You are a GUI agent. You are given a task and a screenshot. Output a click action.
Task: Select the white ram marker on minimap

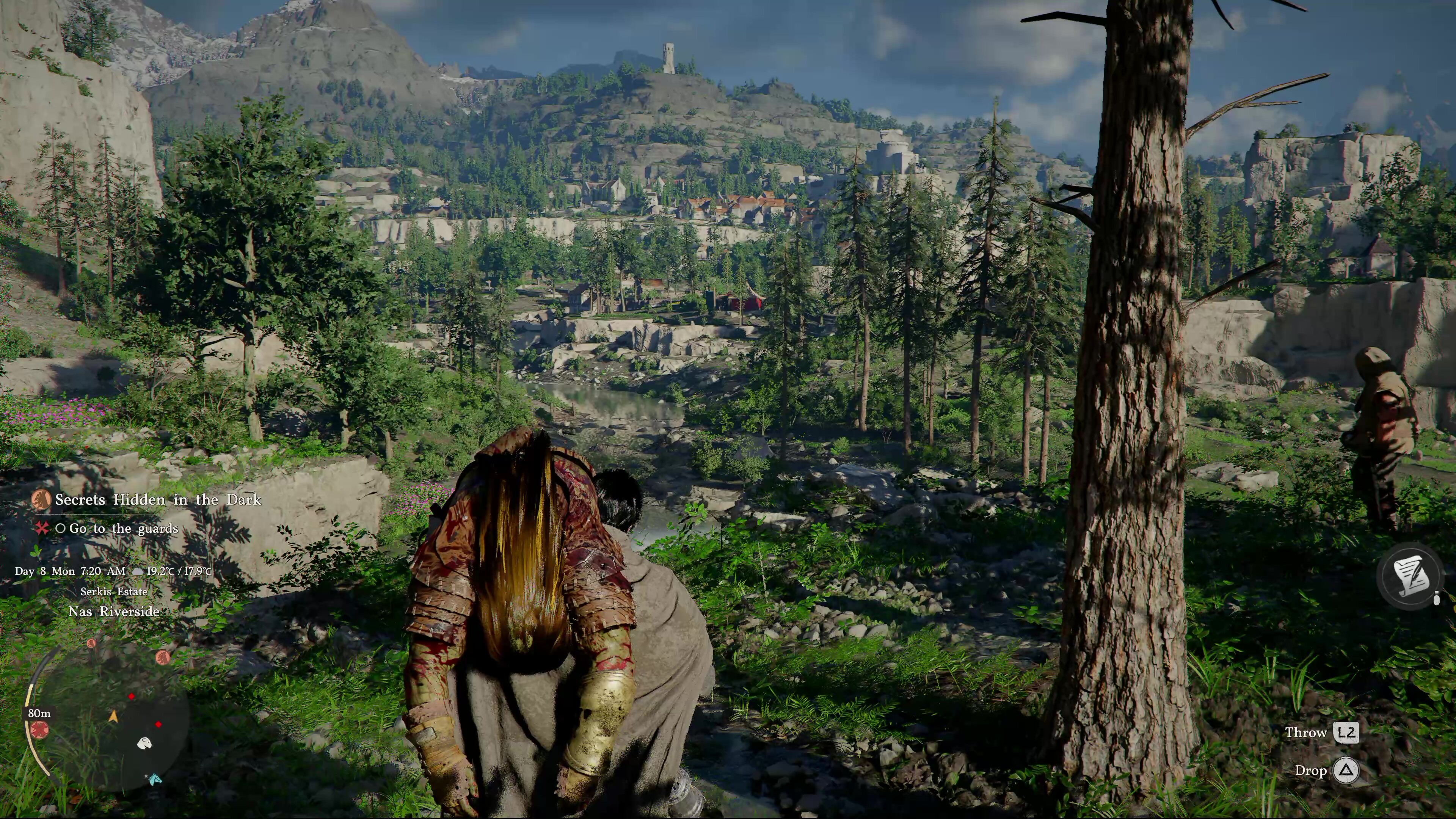point(145,743)
